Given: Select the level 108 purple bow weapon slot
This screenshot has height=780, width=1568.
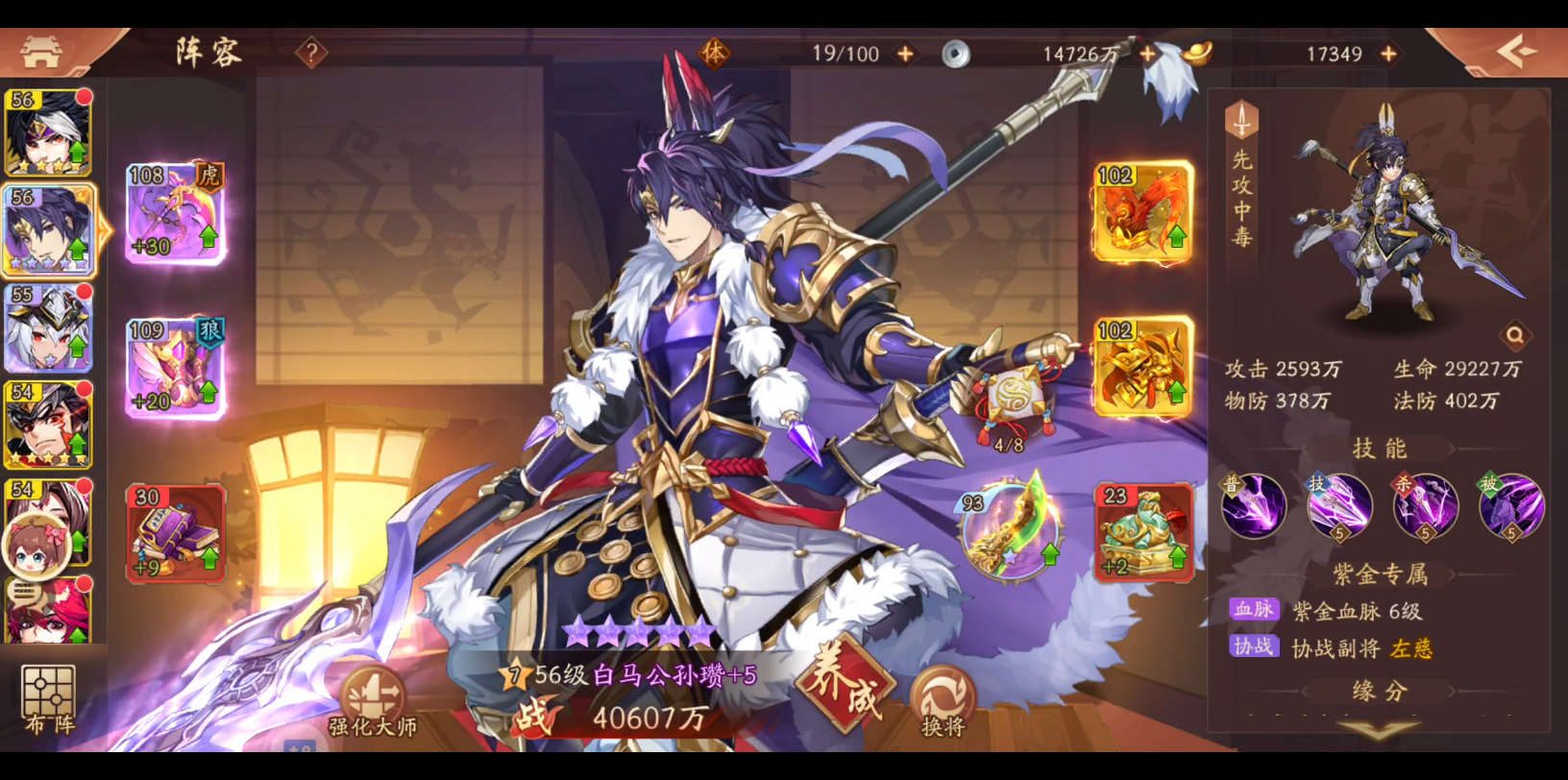Looking at the screenshot, I should (x=175, y=213).
